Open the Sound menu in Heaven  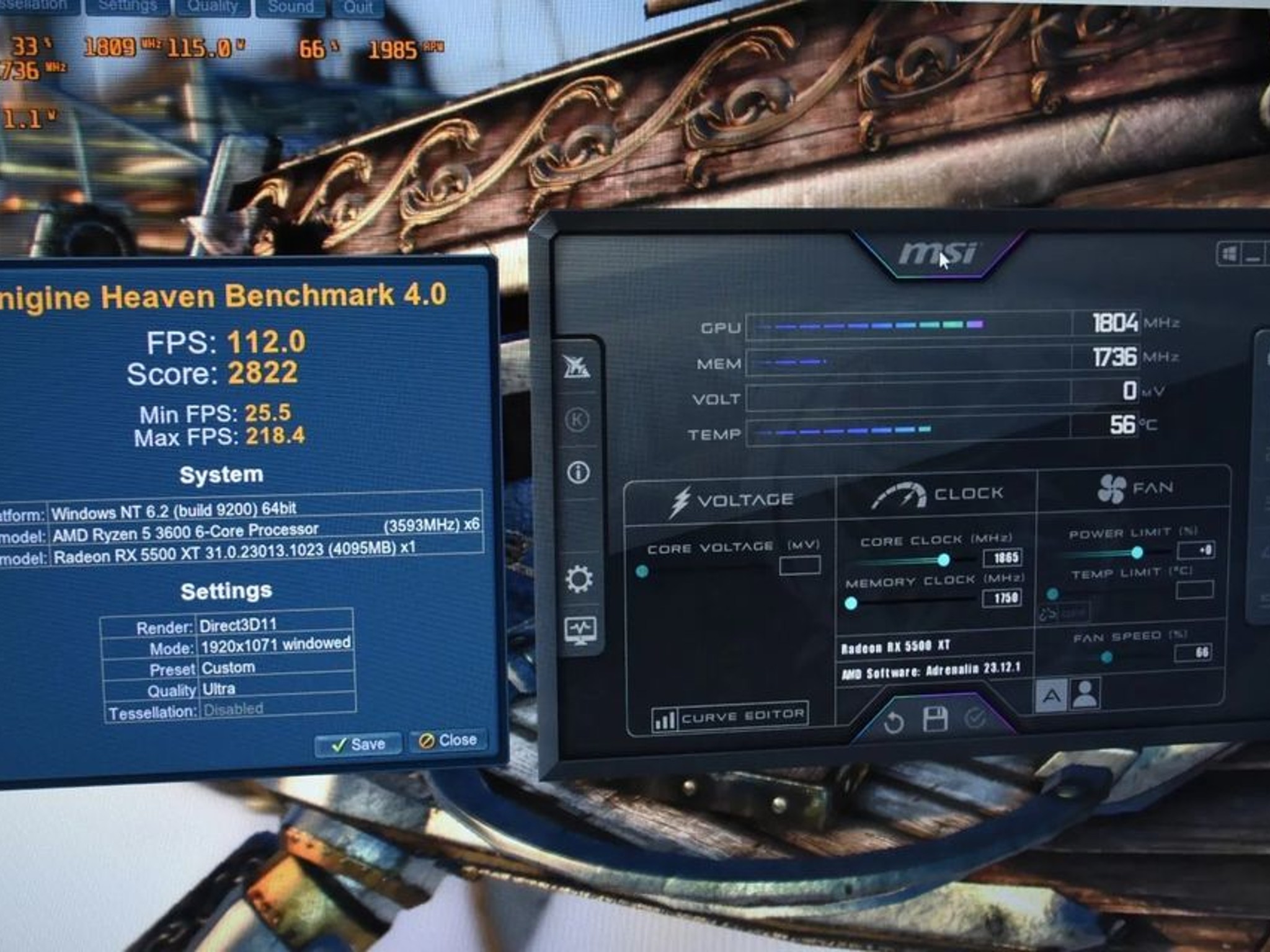coord(290,6)
